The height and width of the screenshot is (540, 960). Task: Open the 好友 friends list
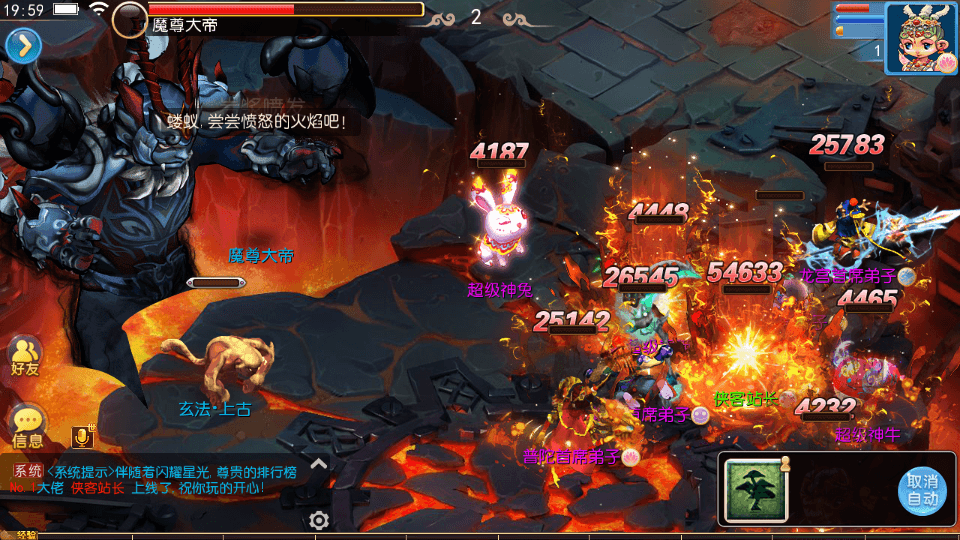click(x=25, y=355)
